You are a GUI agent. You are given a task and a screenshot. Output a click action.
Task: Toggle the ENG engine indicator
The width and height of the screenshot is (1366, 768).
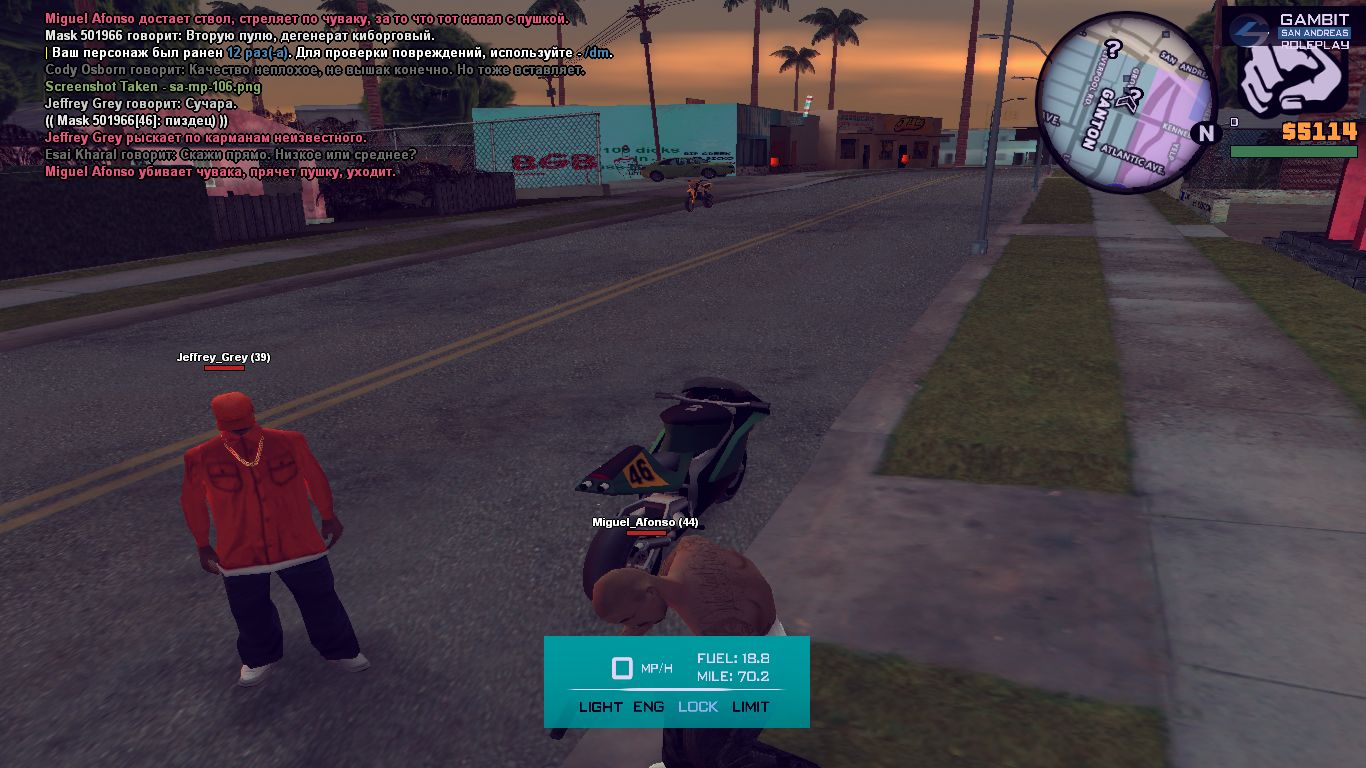(x=648, y=707)
